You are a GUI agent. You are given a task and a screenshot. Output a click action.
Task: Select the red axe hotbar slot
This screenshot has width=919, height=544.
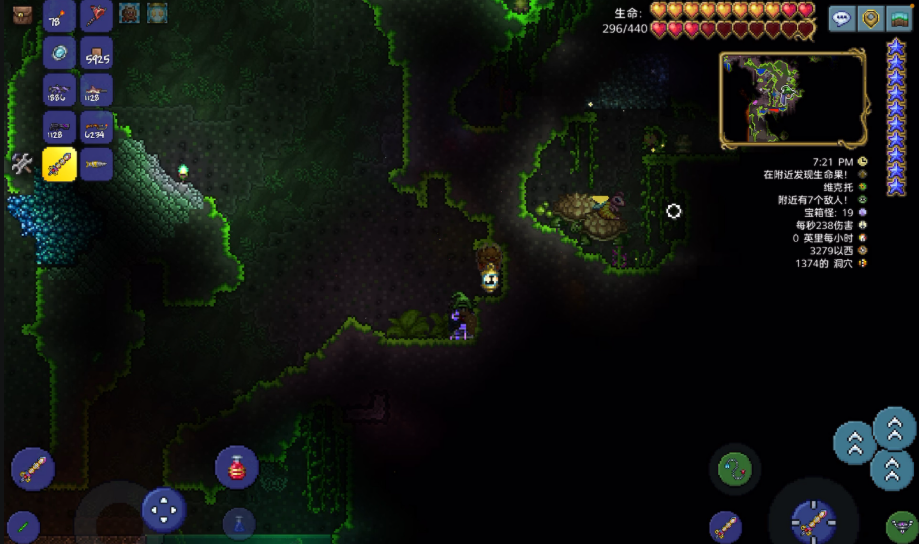tap(96, 17)
